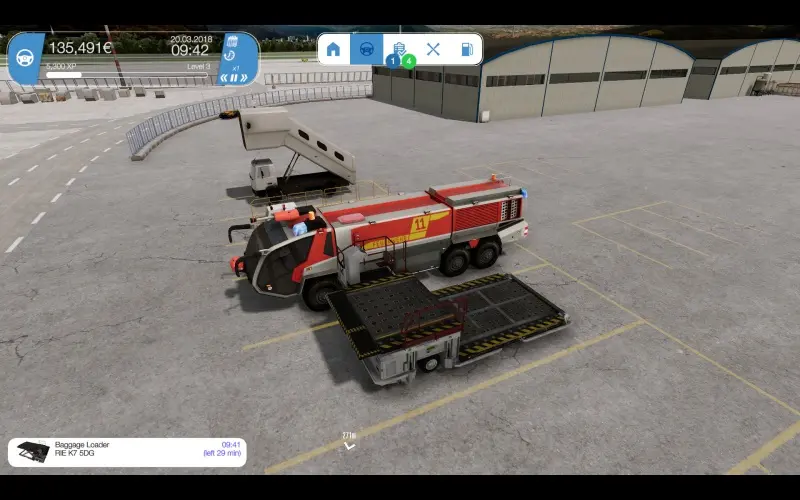Slow down the game speed
This screenshot has width=800, height=500.
[x=224, y=77]
